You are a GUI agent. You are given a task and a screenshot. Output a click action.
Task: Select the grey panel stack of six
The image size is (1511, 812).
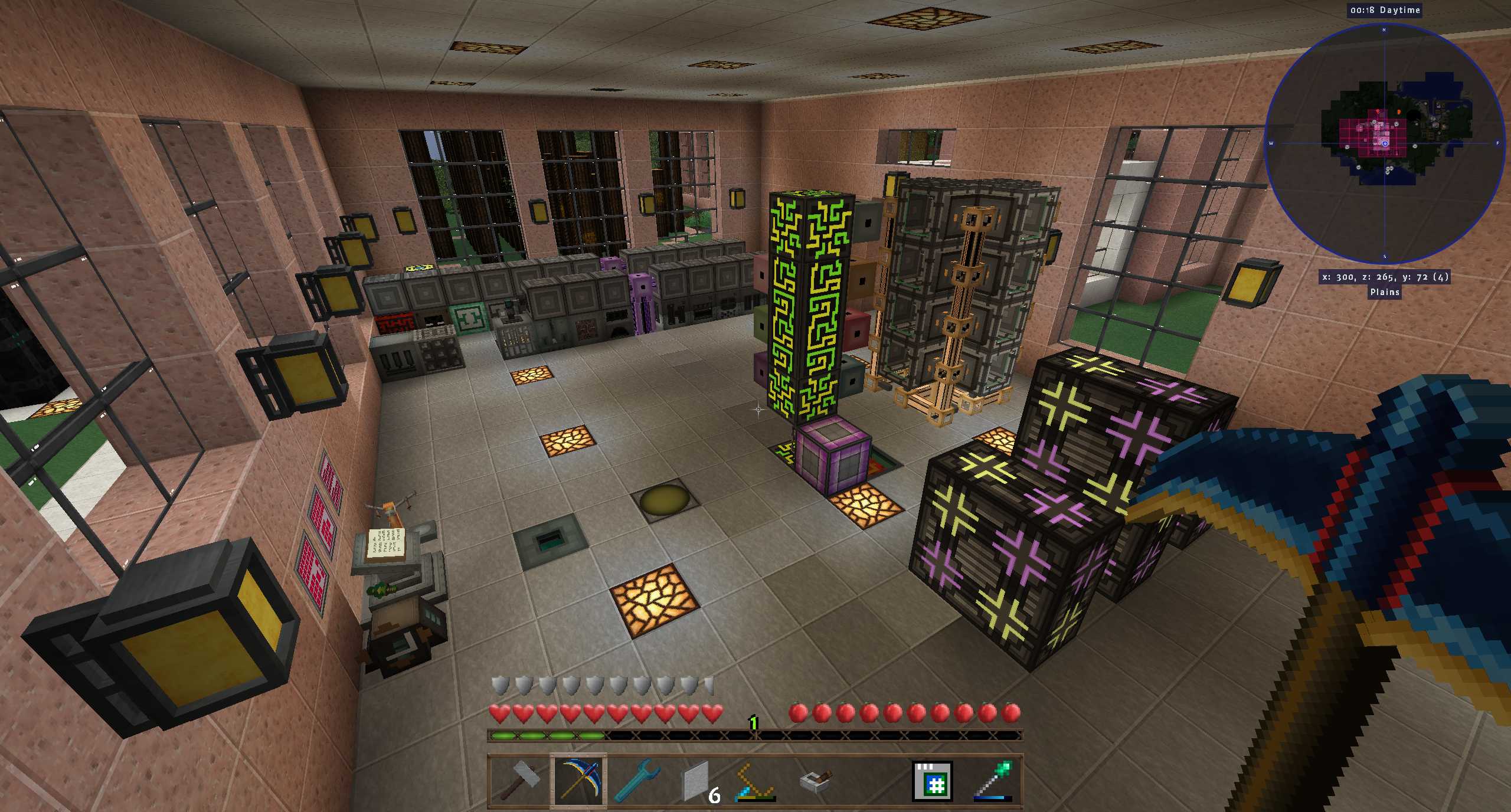pos(697,781)
